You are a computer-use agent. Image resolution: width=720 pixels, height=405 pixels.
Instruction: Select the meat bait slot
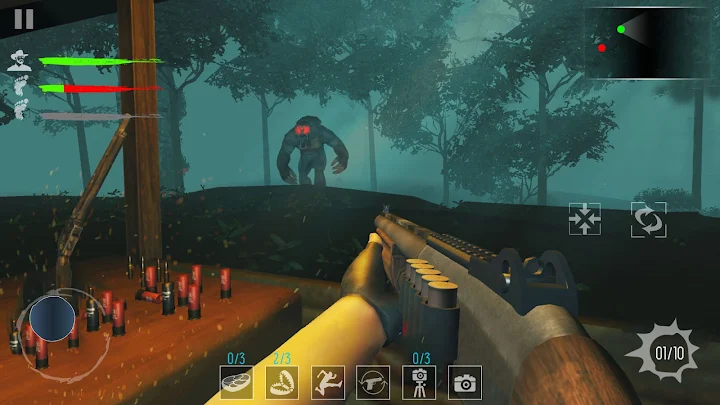point(236,381)
